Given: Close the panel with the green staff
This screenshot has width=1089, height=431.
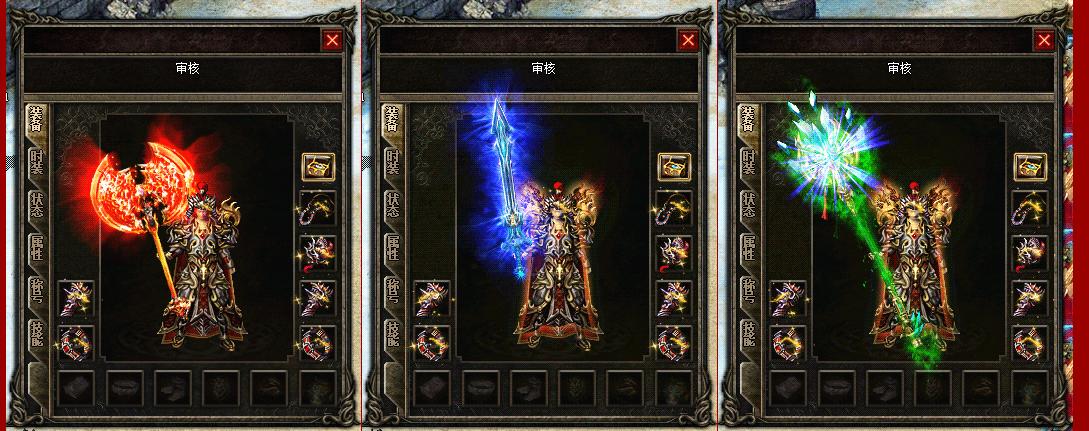Looking at the screenshot, I should pyautogui.click(x=1044, y=40).
